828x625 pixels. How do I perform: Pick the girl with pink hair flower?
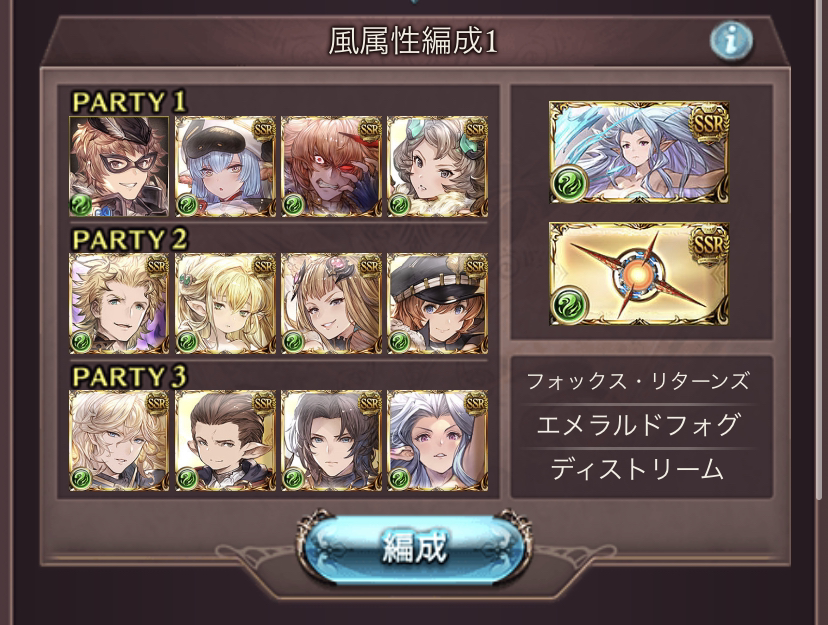[x=331, y=303]
